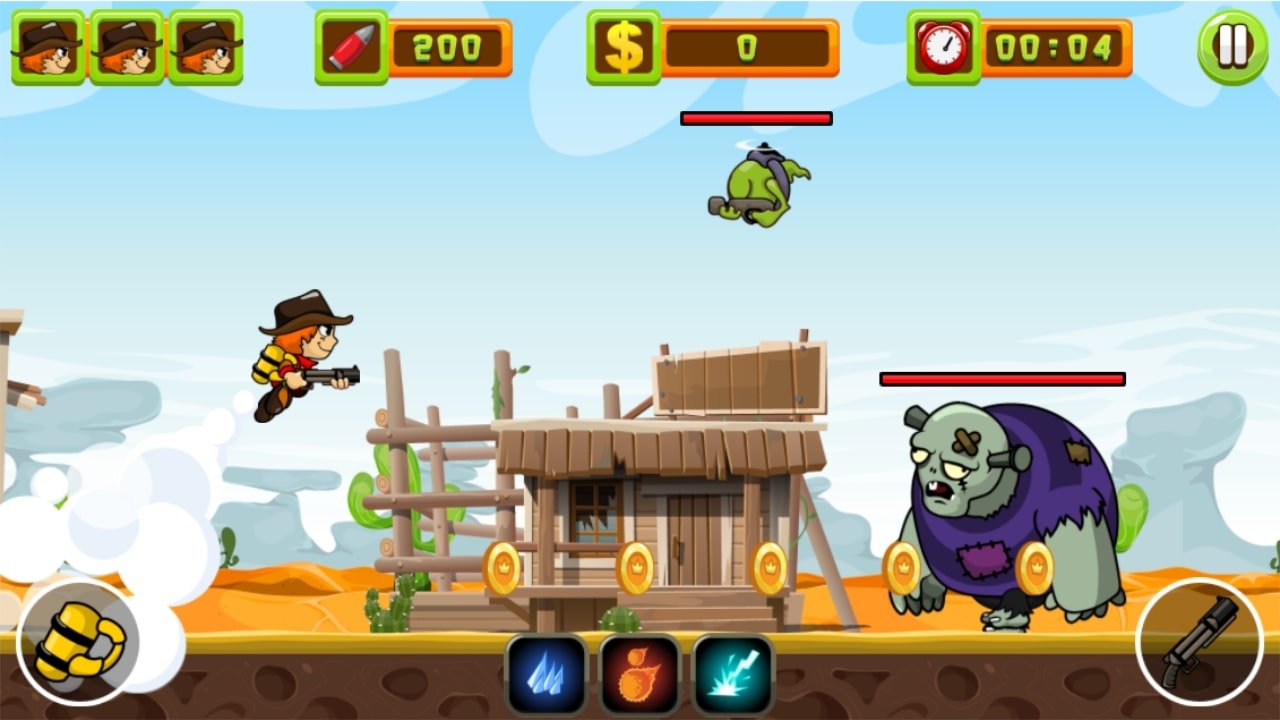Cast the cyan lightning bolt ability
Screen dimensions: 1280x720
click(x=733, y=674)
